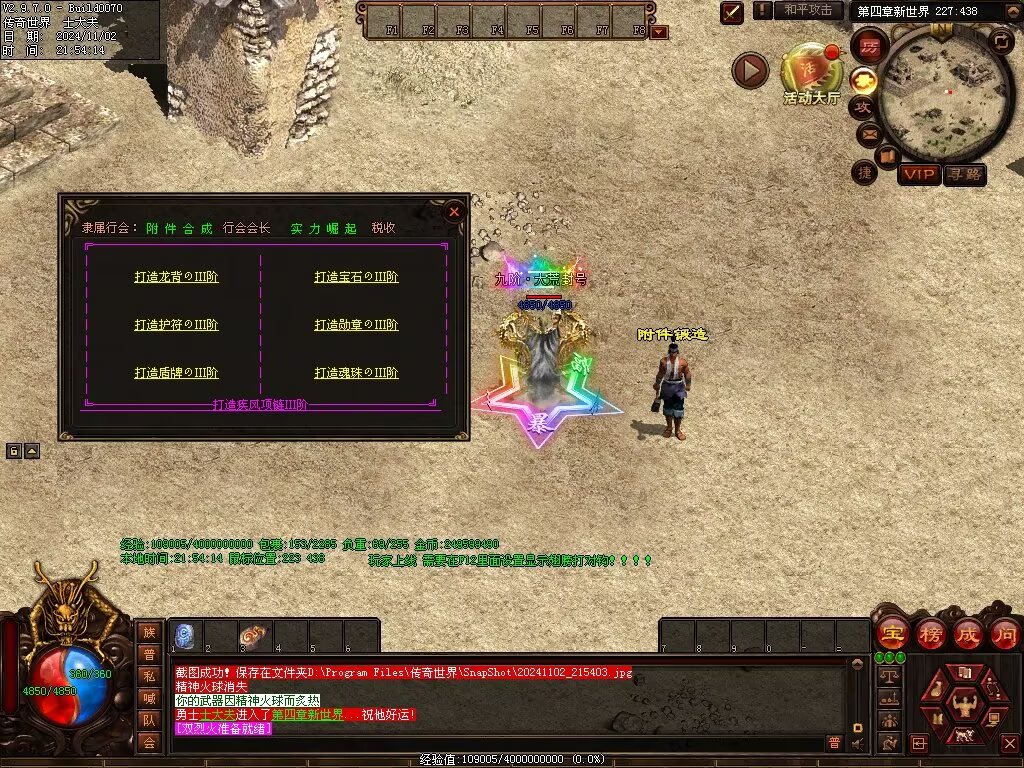Activate the 寻路 pathfinding button
This screenshot has width=1024, height=768.
click(x=965, y=174)
